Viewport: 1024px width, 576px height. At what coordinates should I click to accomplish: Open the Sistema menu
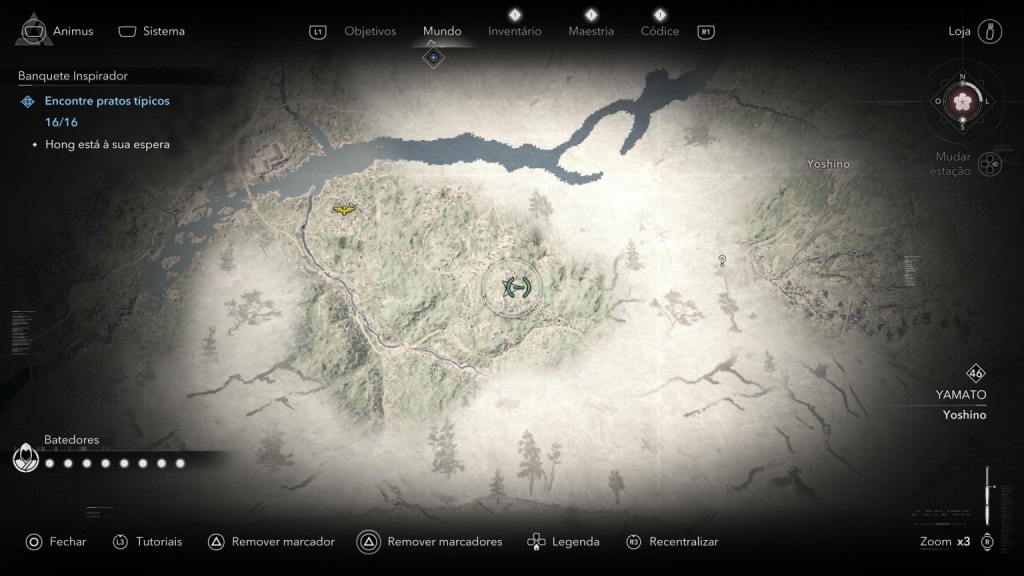click(x=152, y=31)
